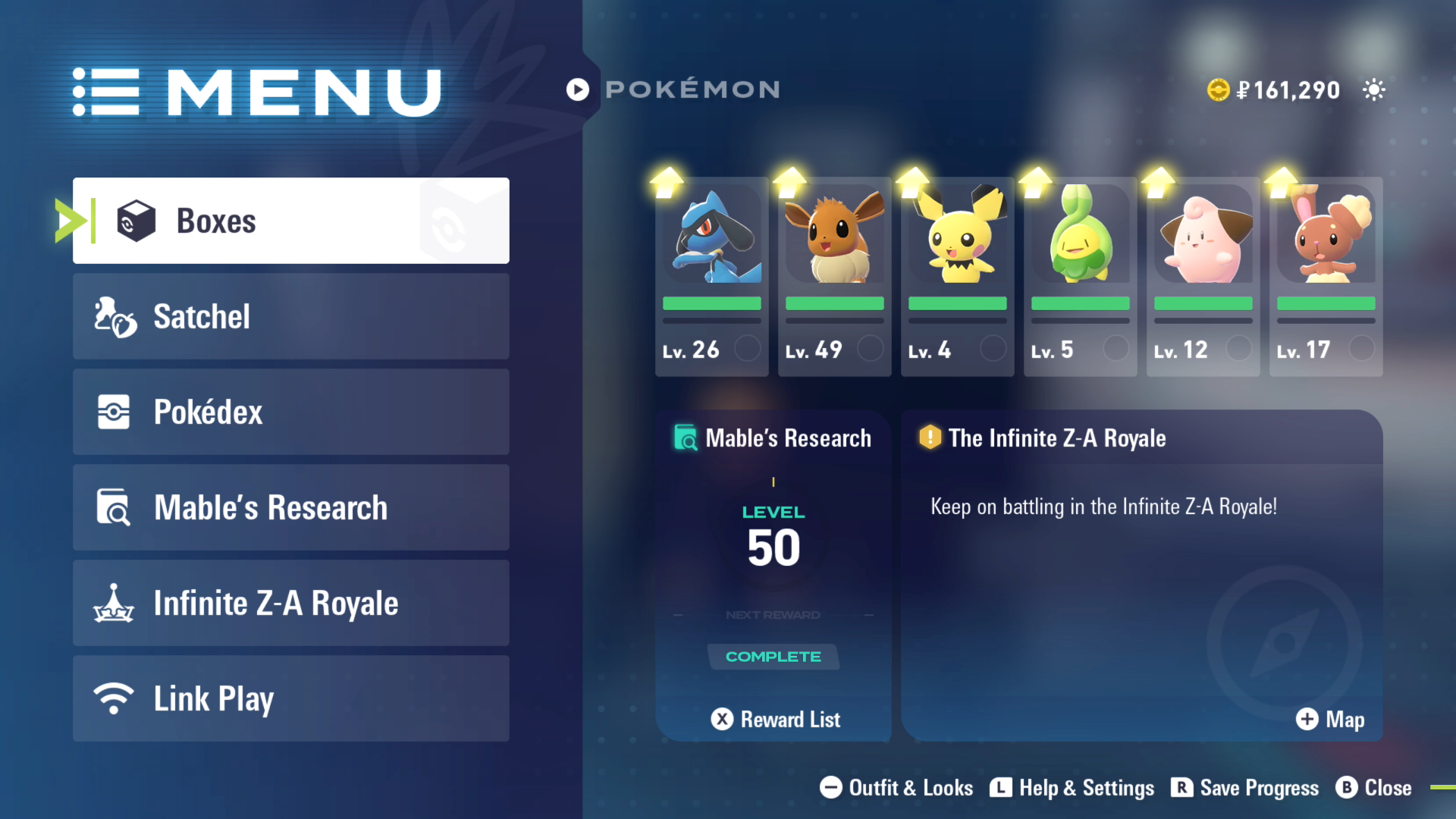The height and width of the screenshot is (819, 1456).
Task: Select the level 12 Cleffa card
Action: click(x=1203, y=277)
